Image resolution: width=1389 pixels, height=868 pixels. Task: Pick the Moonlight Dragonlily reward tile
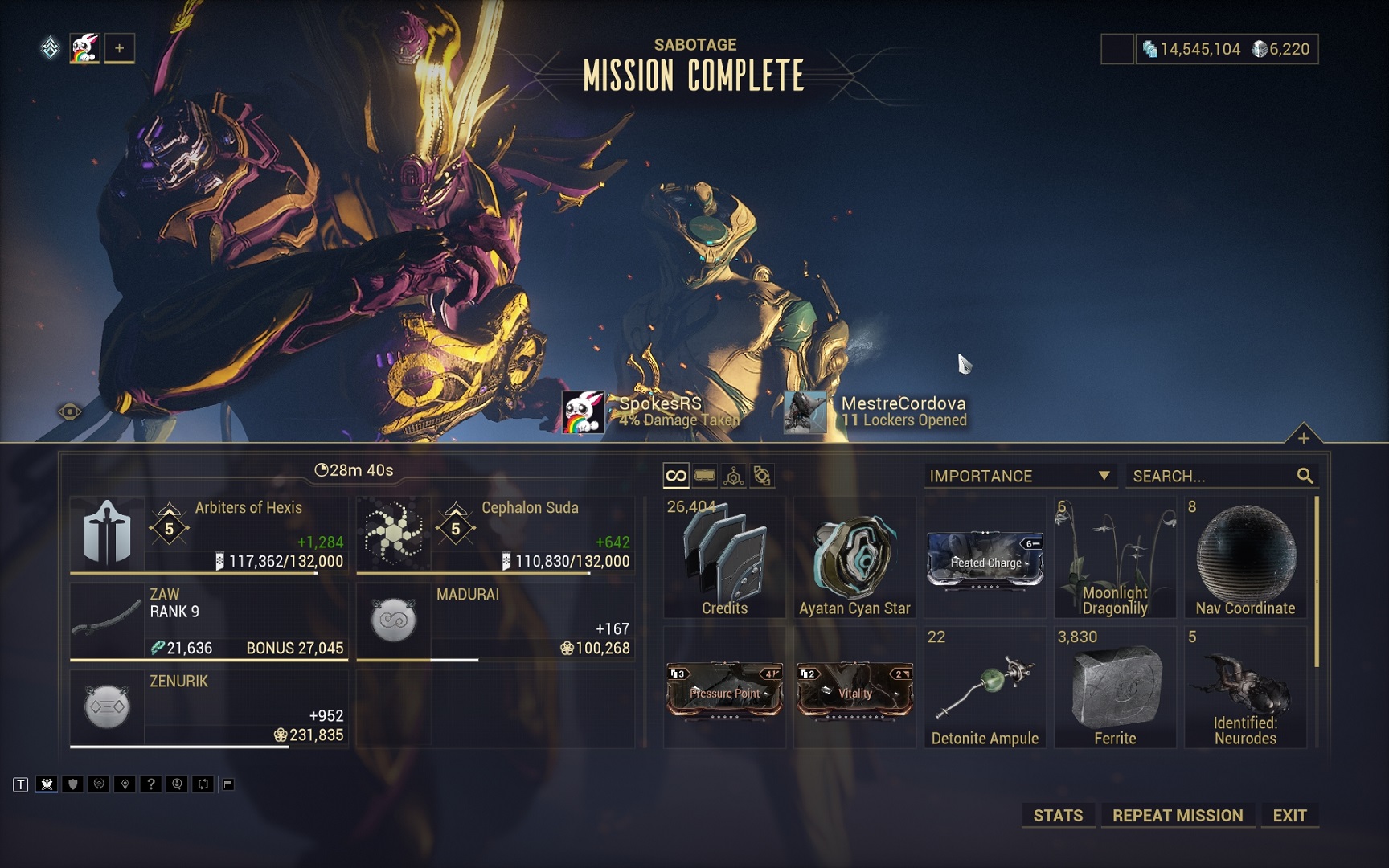coord(1115,558)
